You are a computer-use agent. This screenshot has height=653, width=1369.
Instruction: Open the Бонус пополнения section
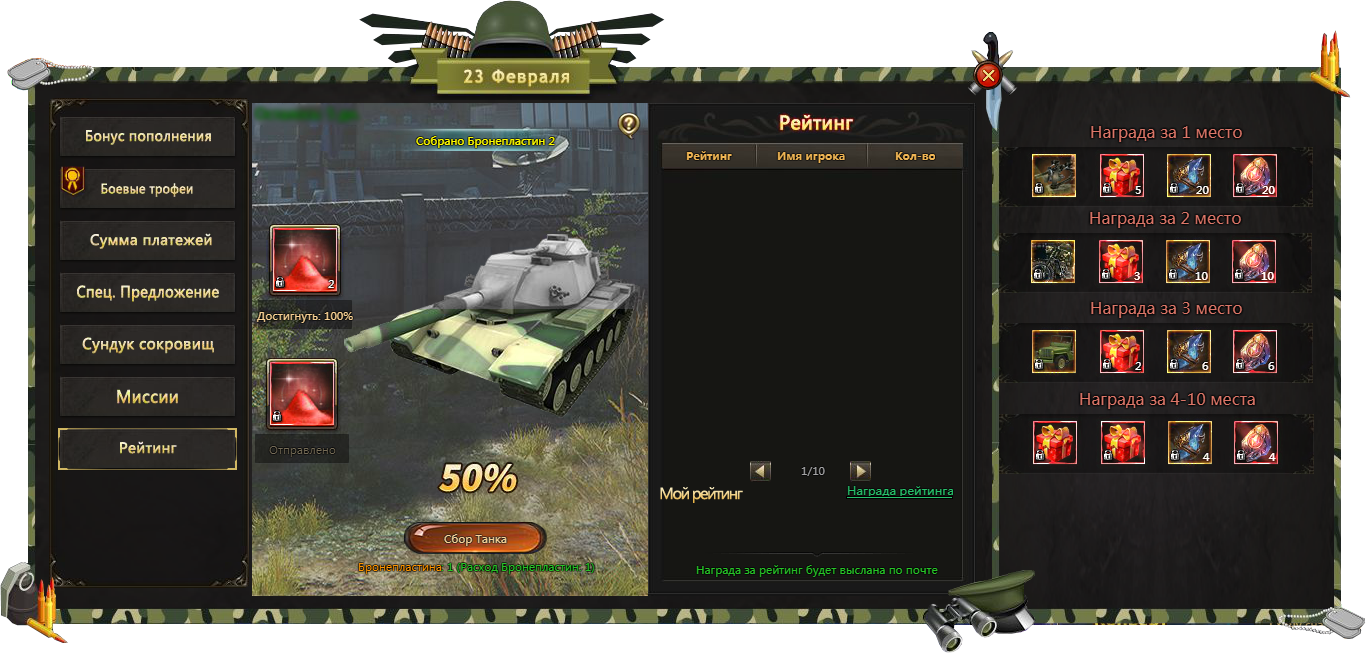148,137
